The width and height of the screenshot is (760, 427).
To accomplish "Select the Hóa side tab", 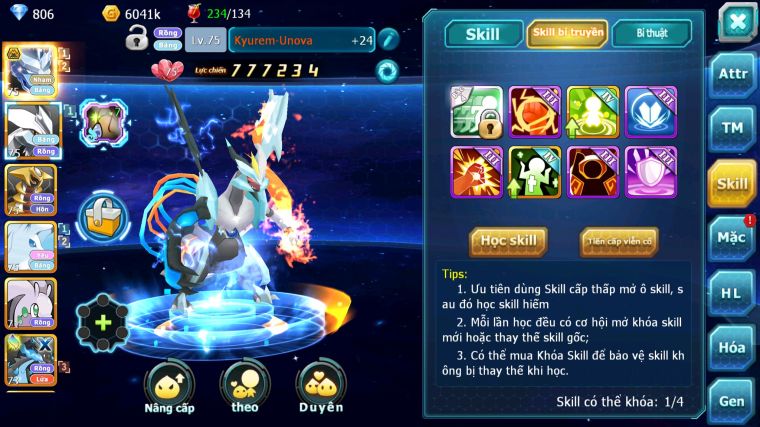I will (x=732, y=348).
